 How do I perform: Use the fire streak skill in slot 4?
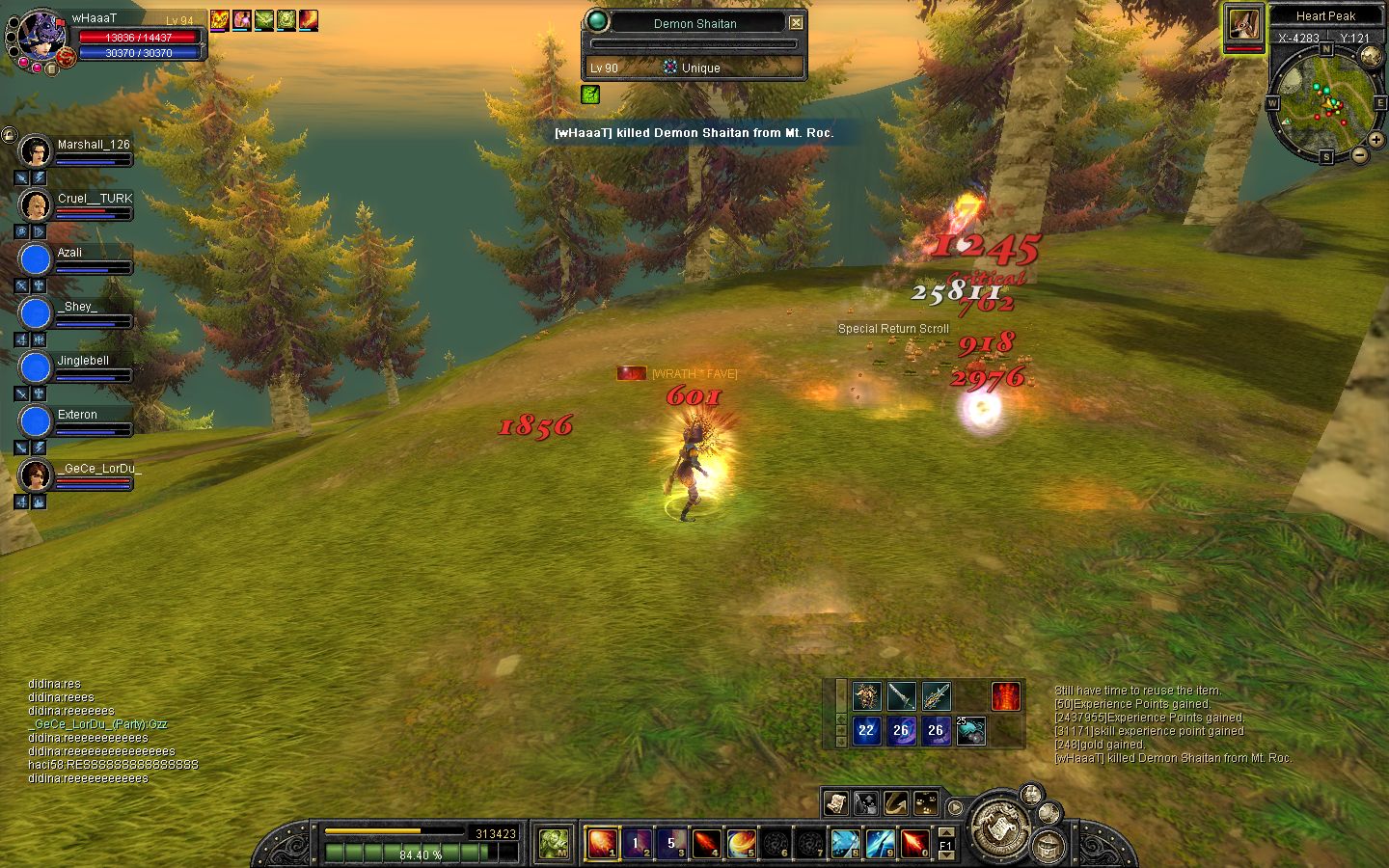[706, 843]
